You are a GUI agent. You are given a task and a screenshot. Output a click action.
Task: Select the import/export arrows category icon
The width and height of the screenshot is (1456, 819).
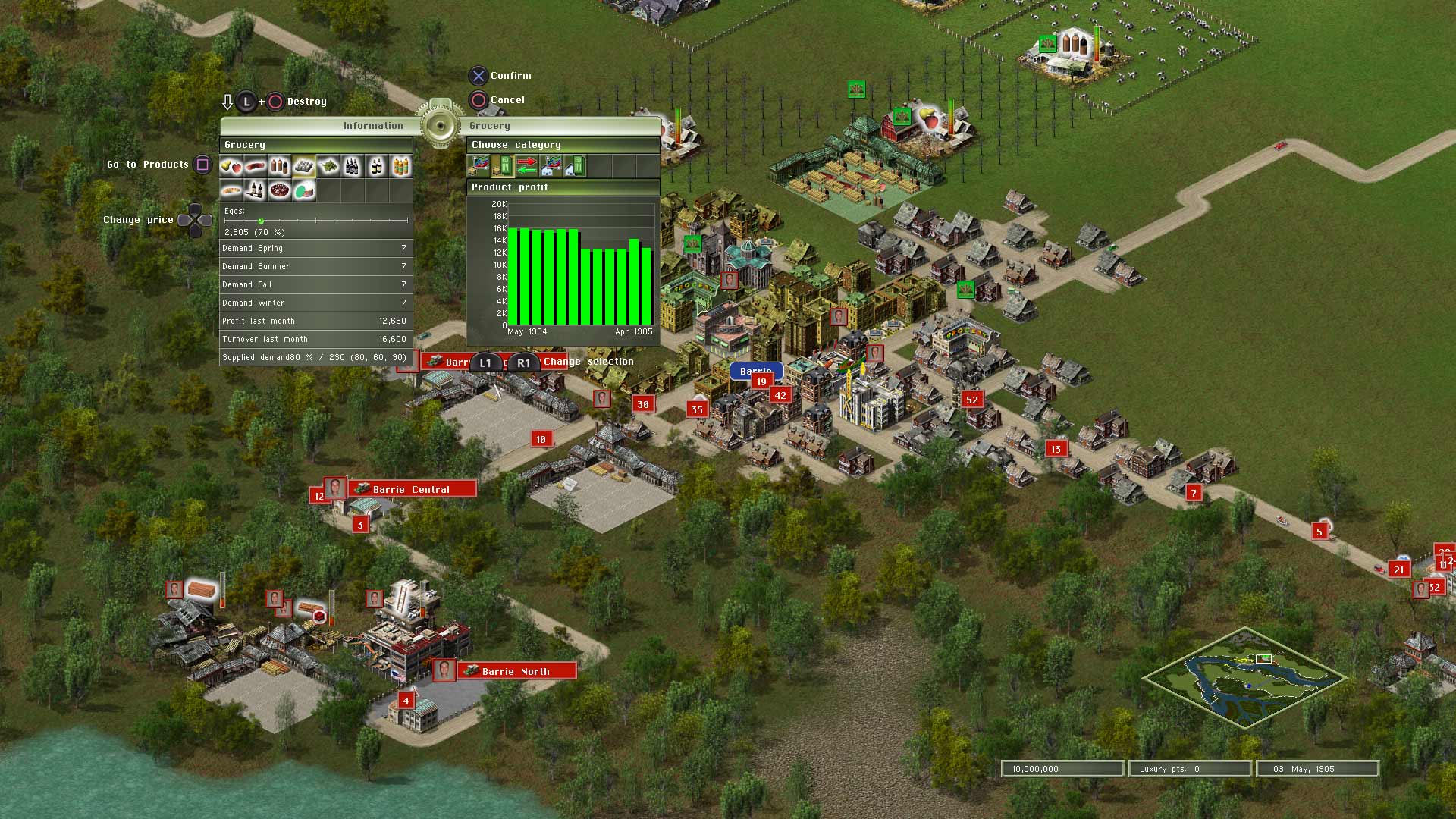point(527,166)
